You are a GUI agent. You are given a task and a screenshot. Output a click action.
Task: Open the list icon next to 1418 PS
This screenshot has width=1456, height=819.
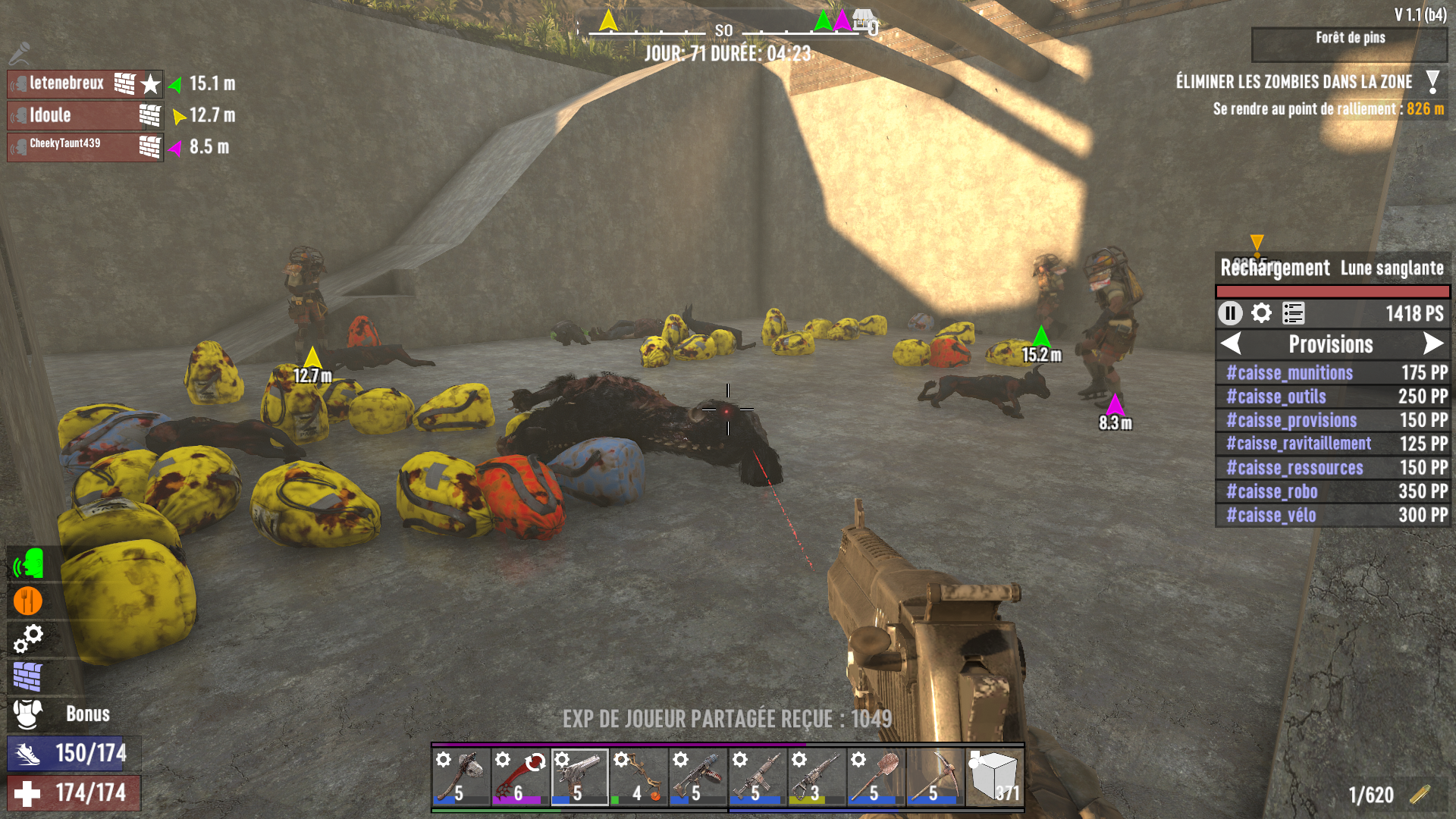tap(1293, 313)
